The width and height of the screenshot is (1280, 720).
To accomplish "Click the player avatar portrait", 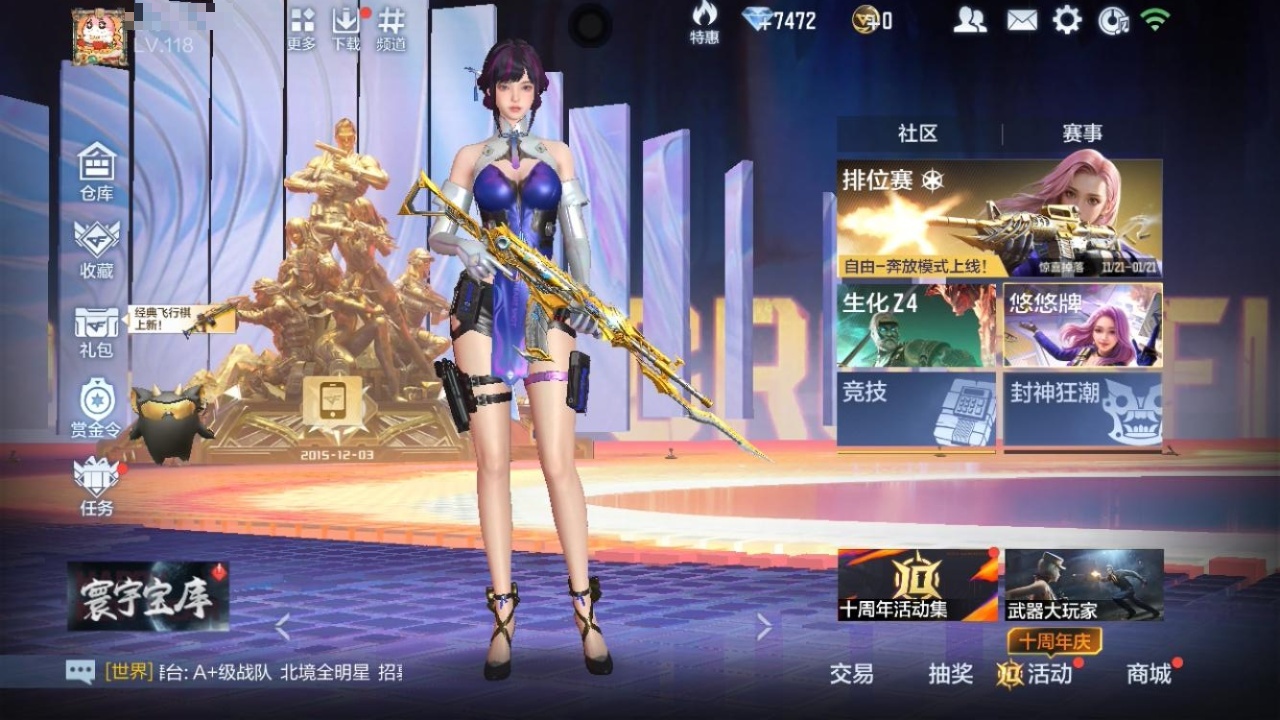I will click(99, 37).
